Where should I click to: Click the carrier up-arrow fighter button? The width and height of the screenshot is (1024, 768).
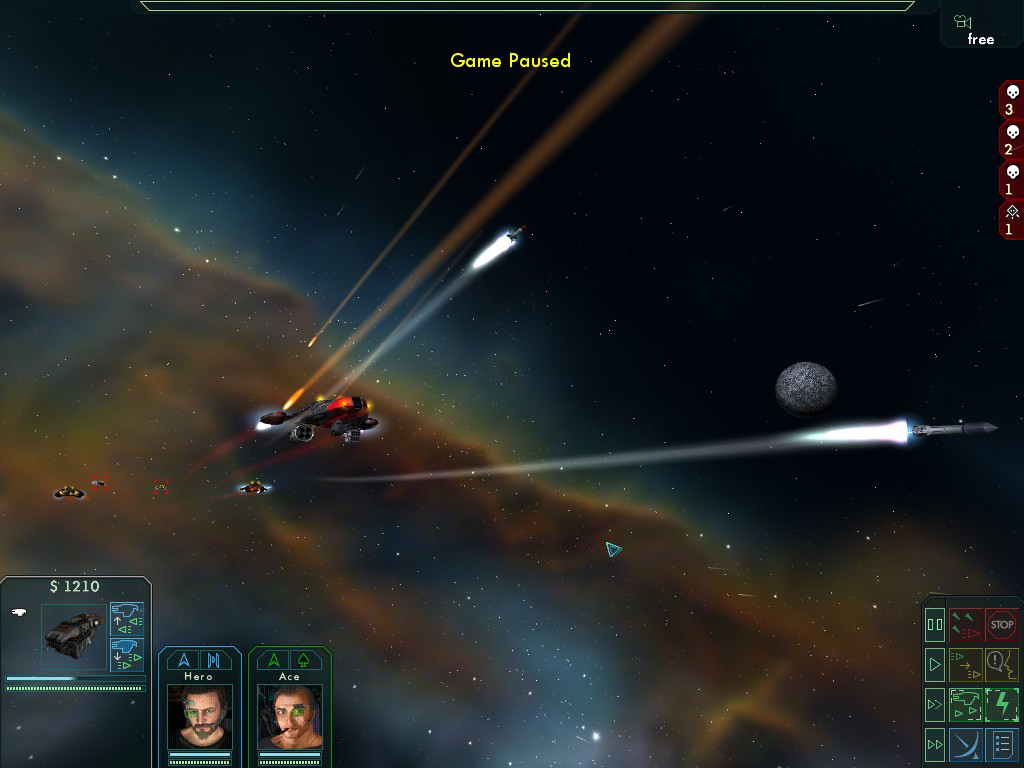pos(127,619)
